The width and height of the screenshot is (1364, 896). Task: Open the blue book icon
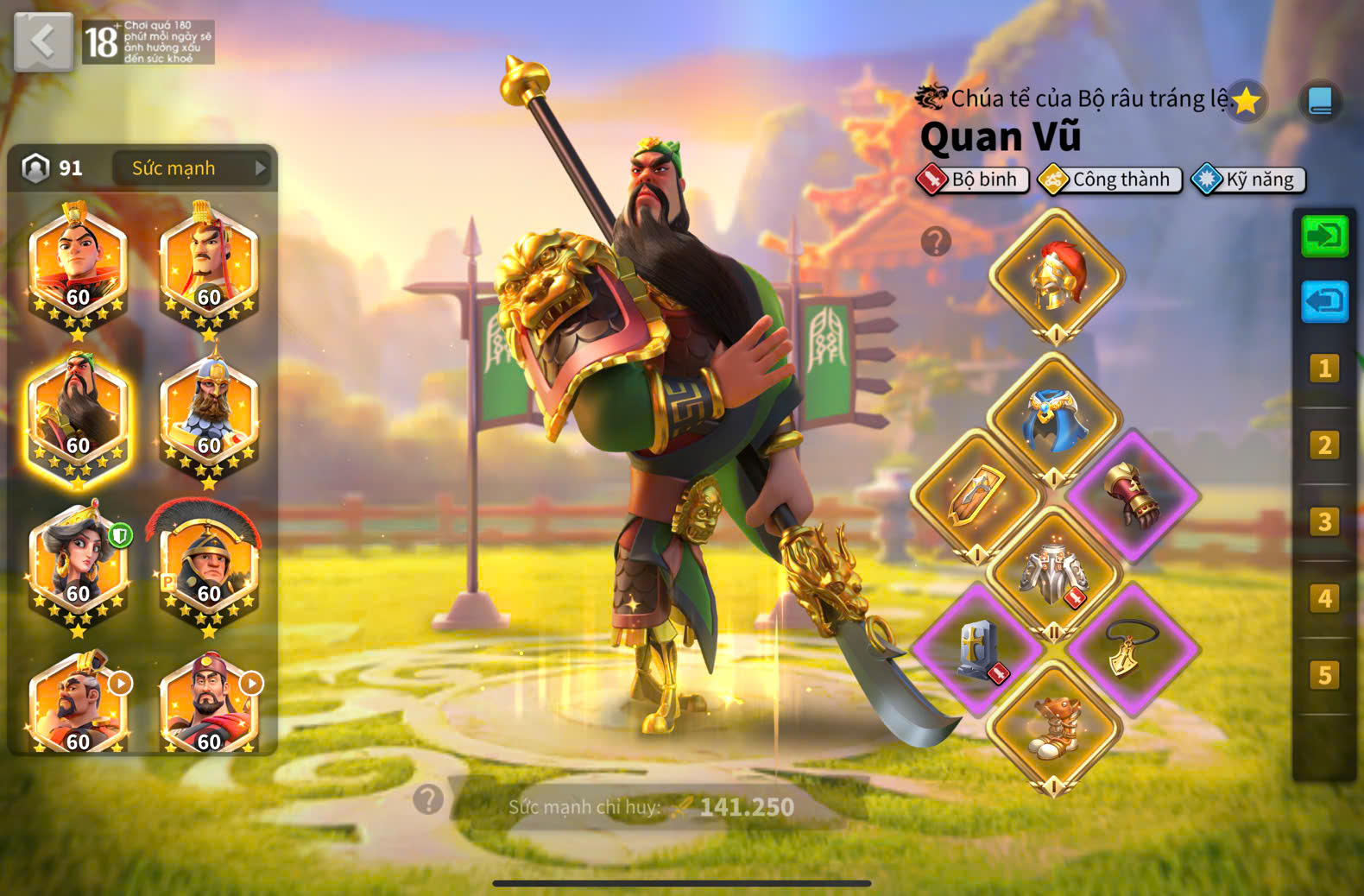[1320, 102]
